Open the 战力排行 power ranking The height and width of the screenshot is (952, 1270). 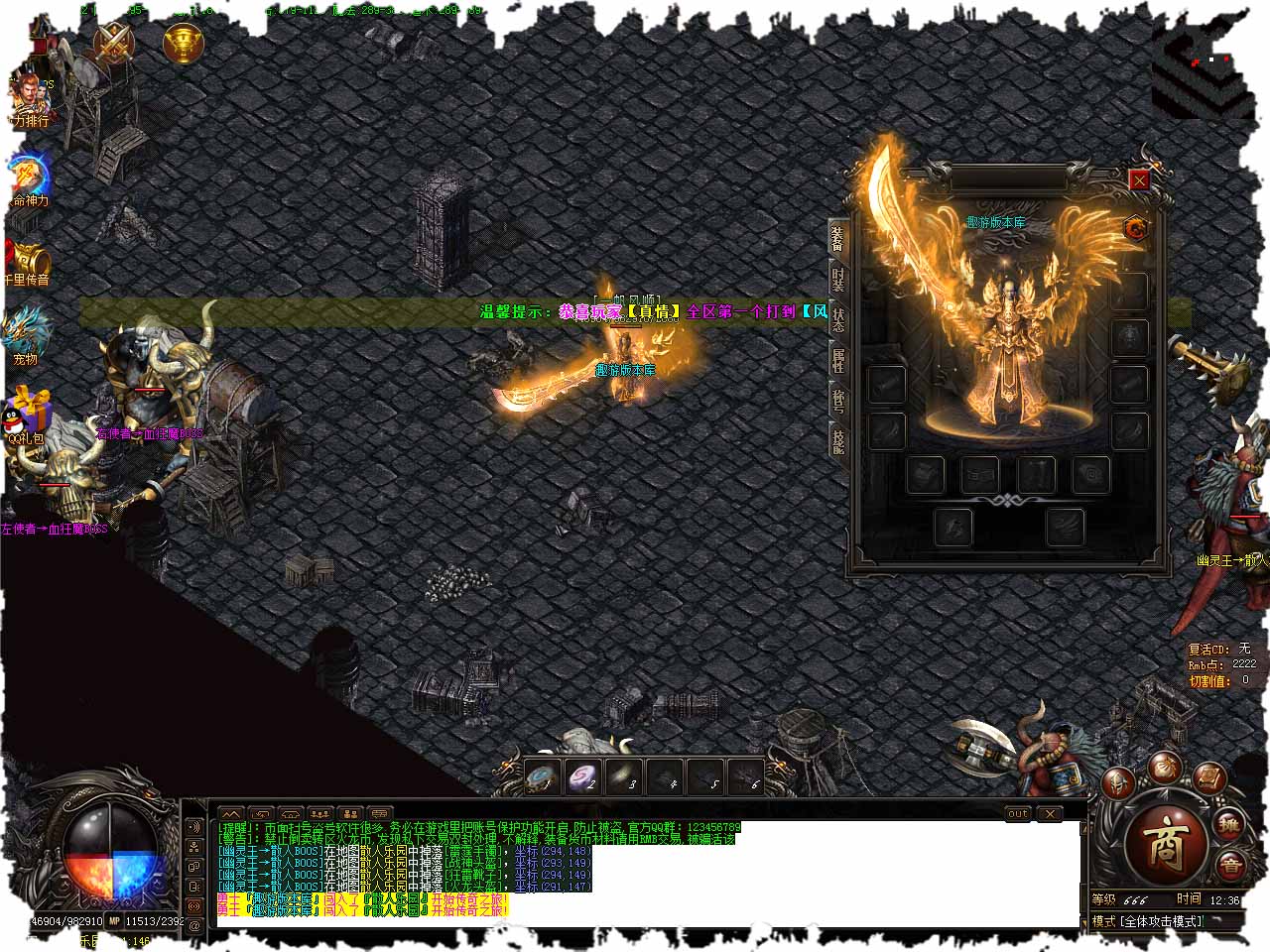point(28,100)
